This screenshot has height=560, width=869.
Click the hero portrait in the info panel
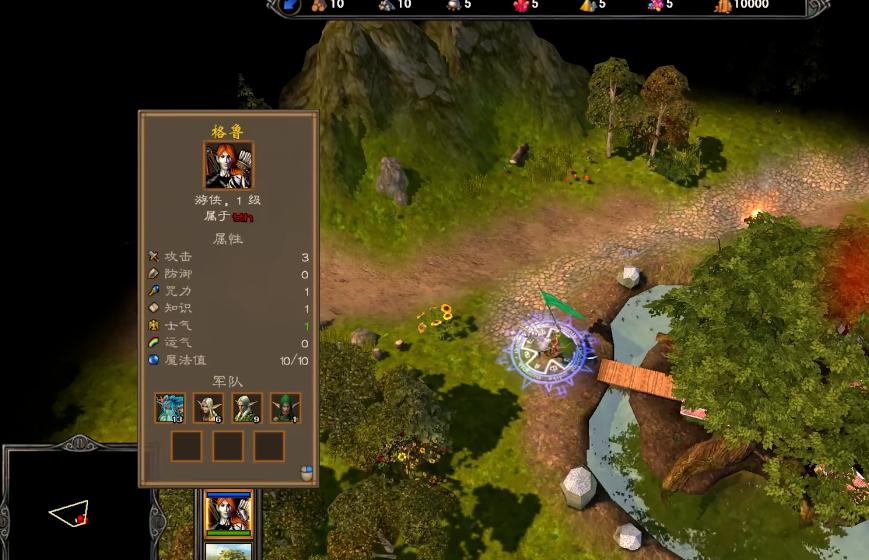tap(228, 165)
